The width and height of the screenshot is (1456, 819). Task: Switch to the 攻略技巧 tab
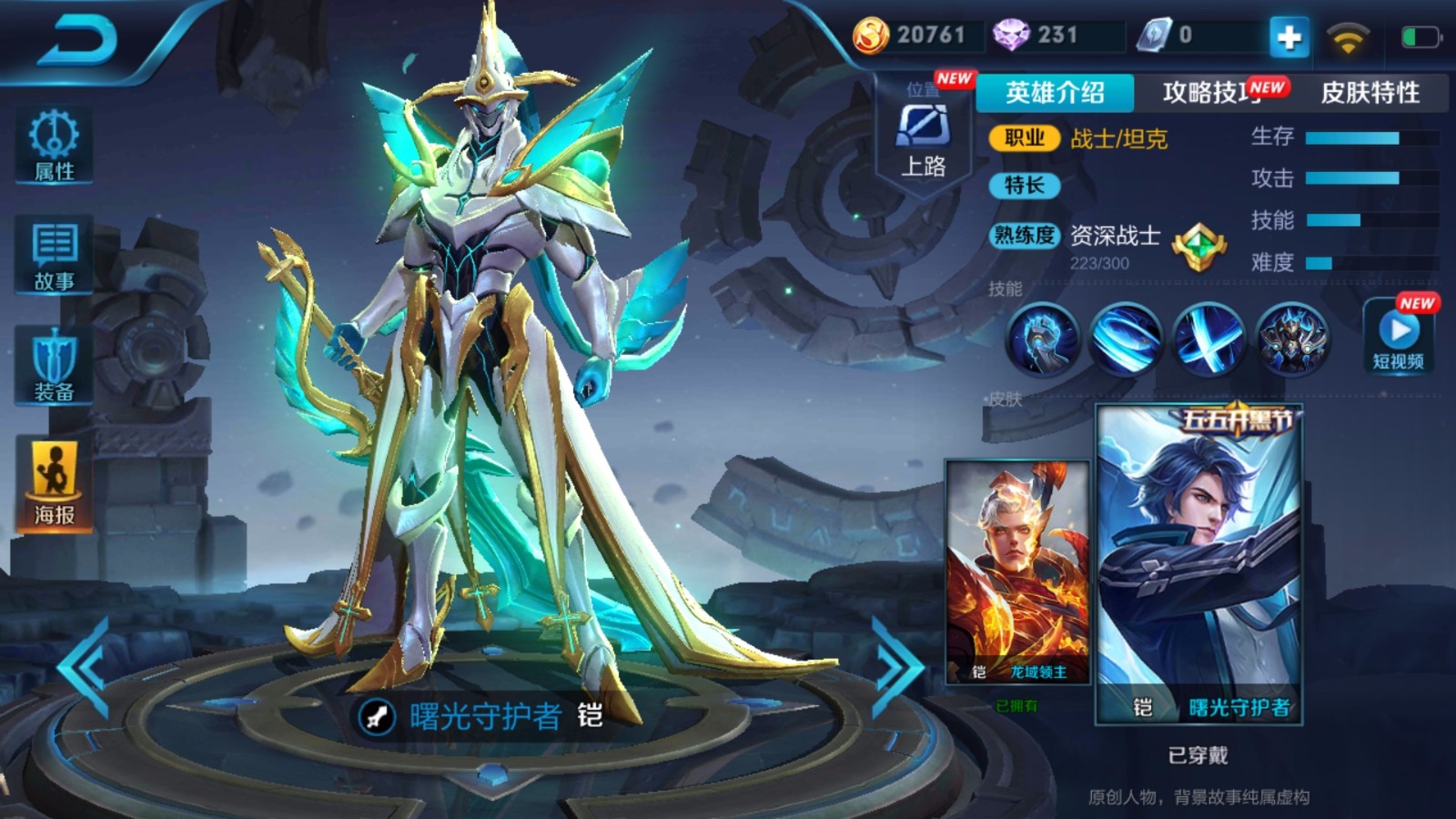tap(1212, 93)
